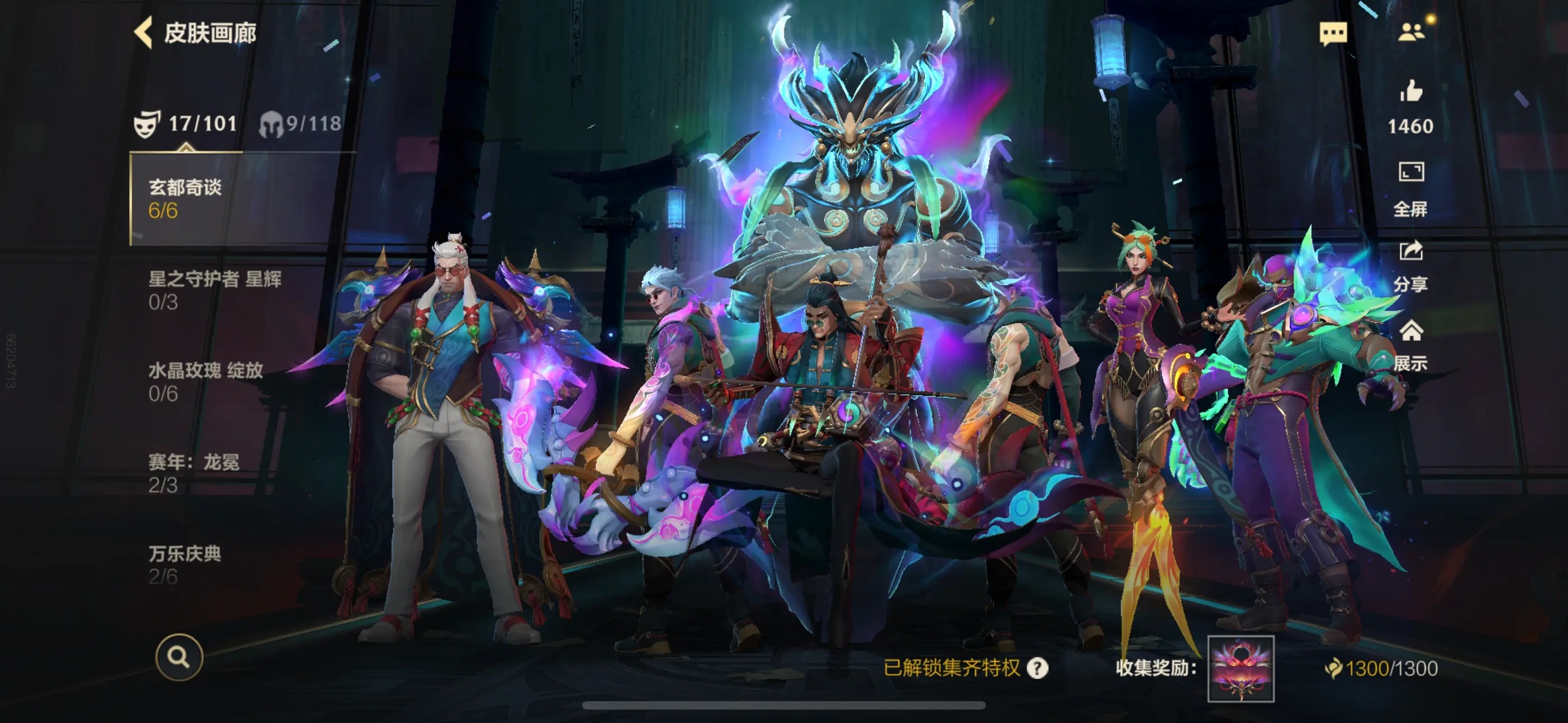Switch to the champions tab showing 9/118
This screenshot has height=723, width=1568.
[301, 124]
